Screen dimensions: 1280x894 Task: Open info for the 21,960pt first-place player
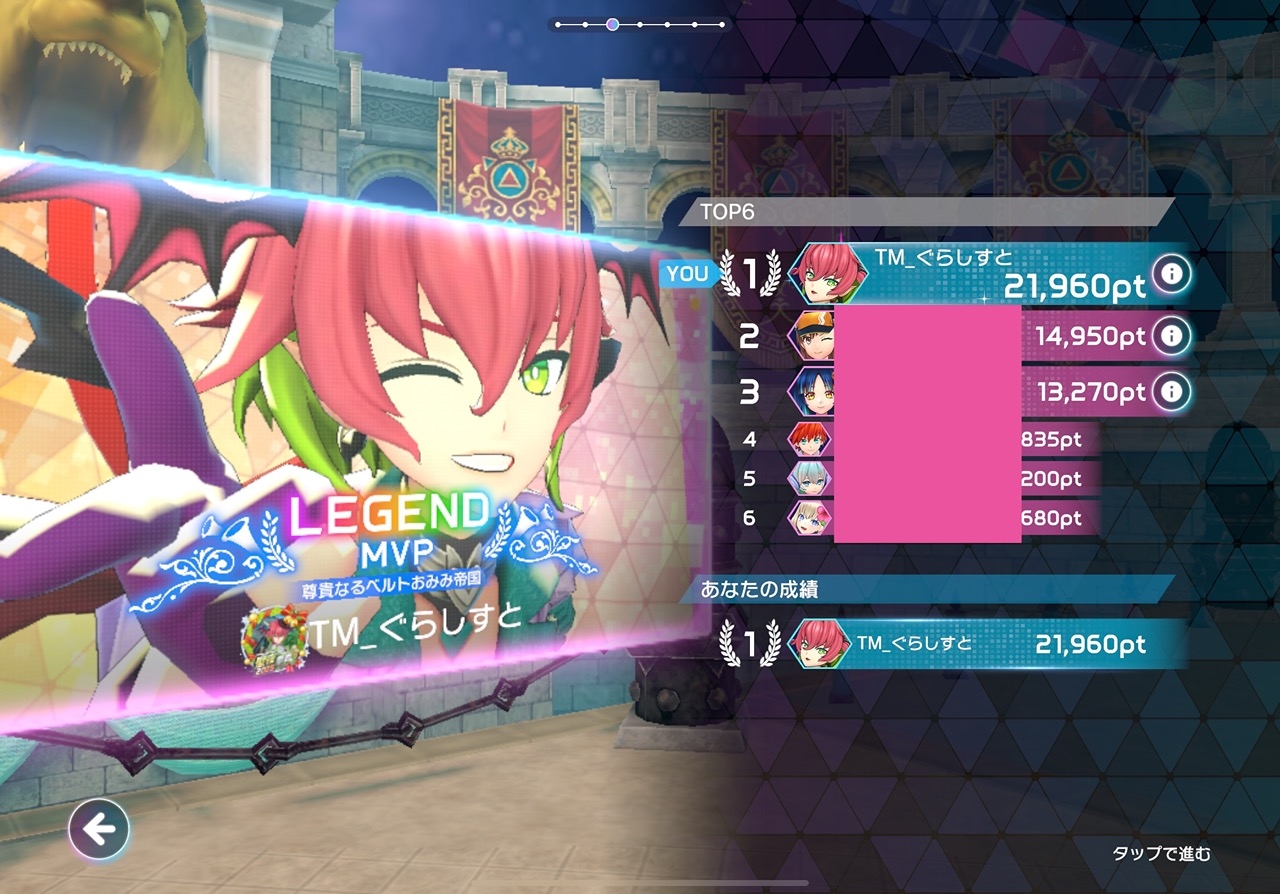click(1171, 274)
